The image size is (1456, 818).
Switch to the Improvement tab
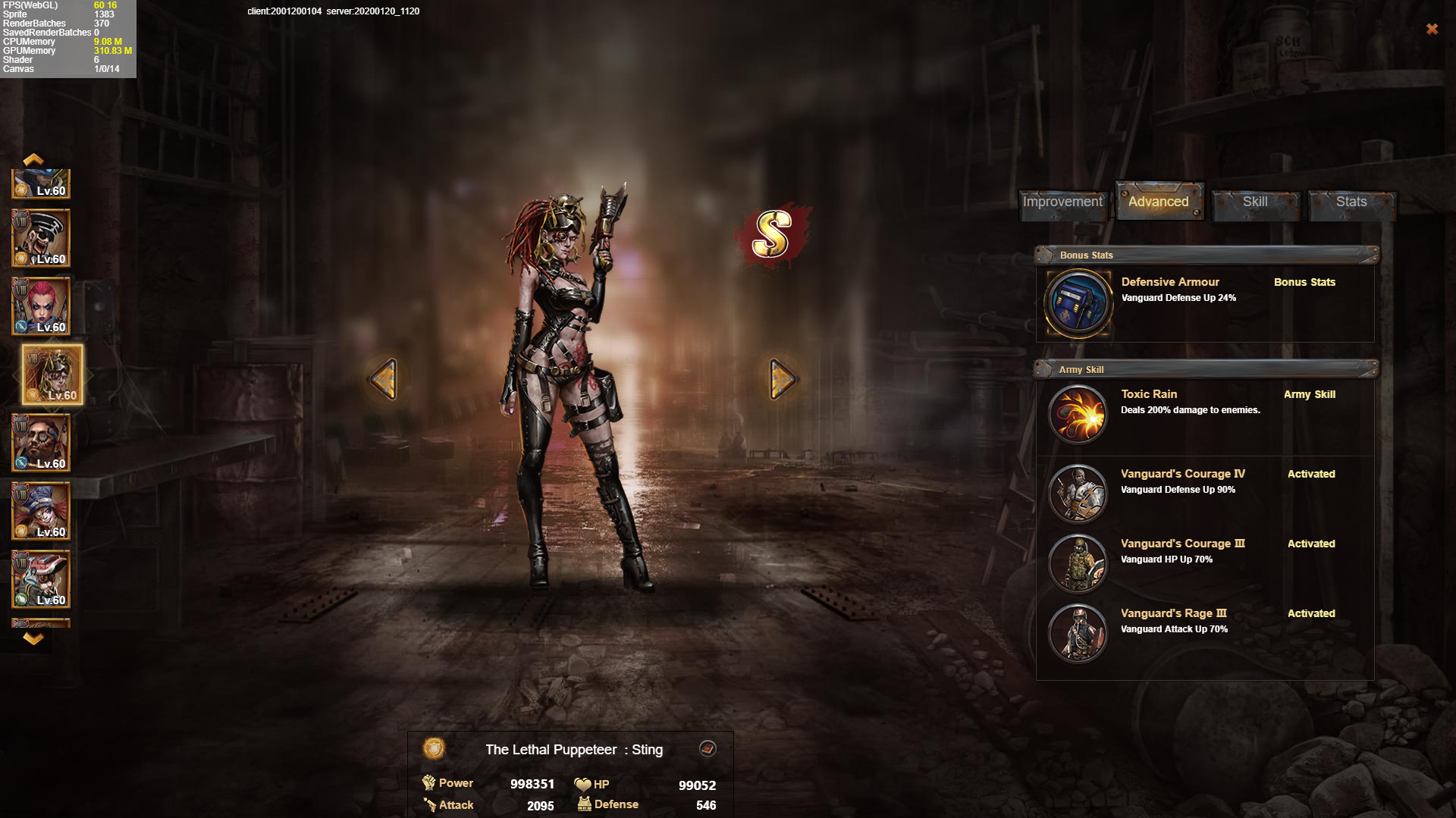click(1062, 202)
